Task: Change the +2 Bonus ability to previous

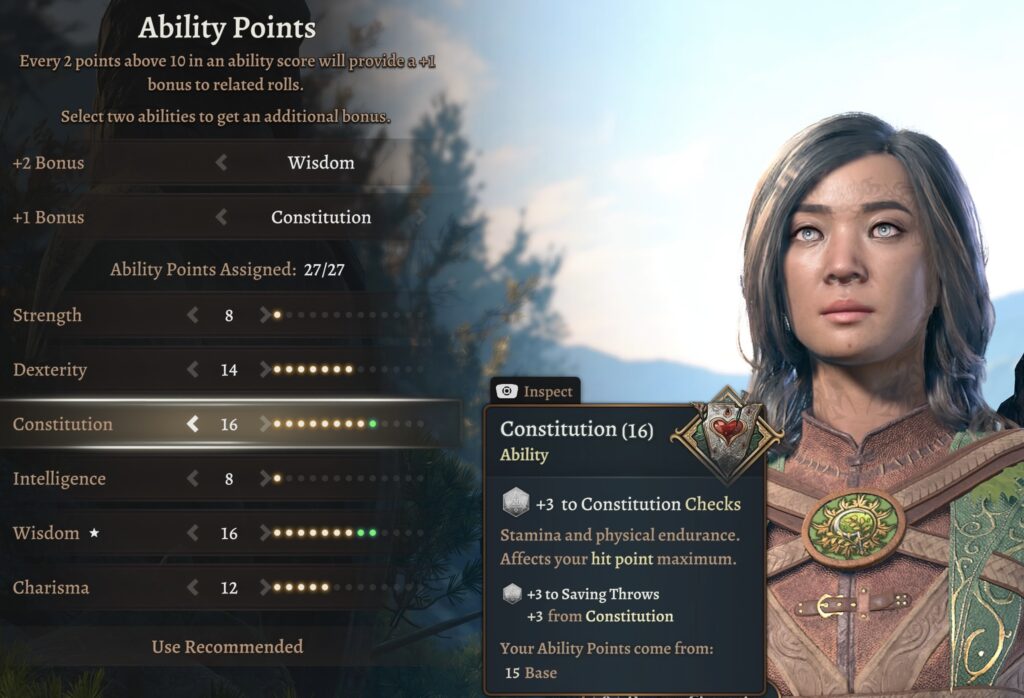Action: click(x=221, y=162)
